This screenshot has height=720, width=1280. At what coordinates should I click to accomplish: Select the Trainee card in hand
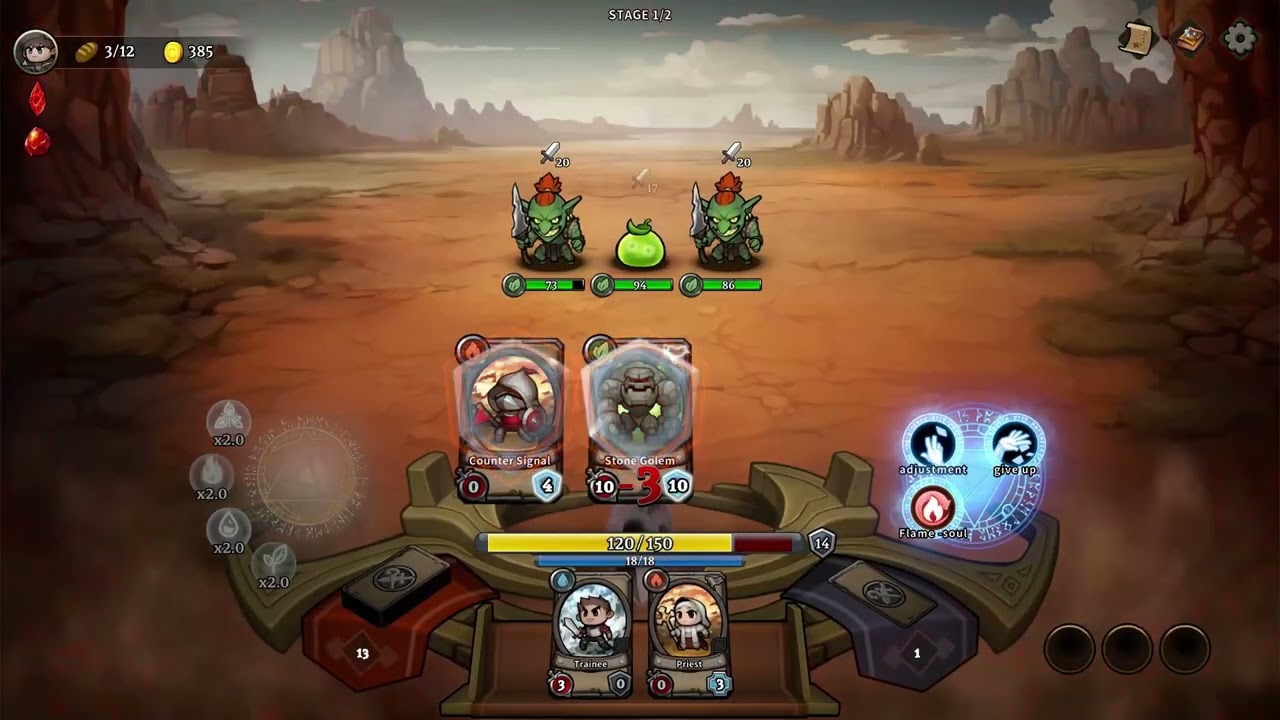[591, 630]
